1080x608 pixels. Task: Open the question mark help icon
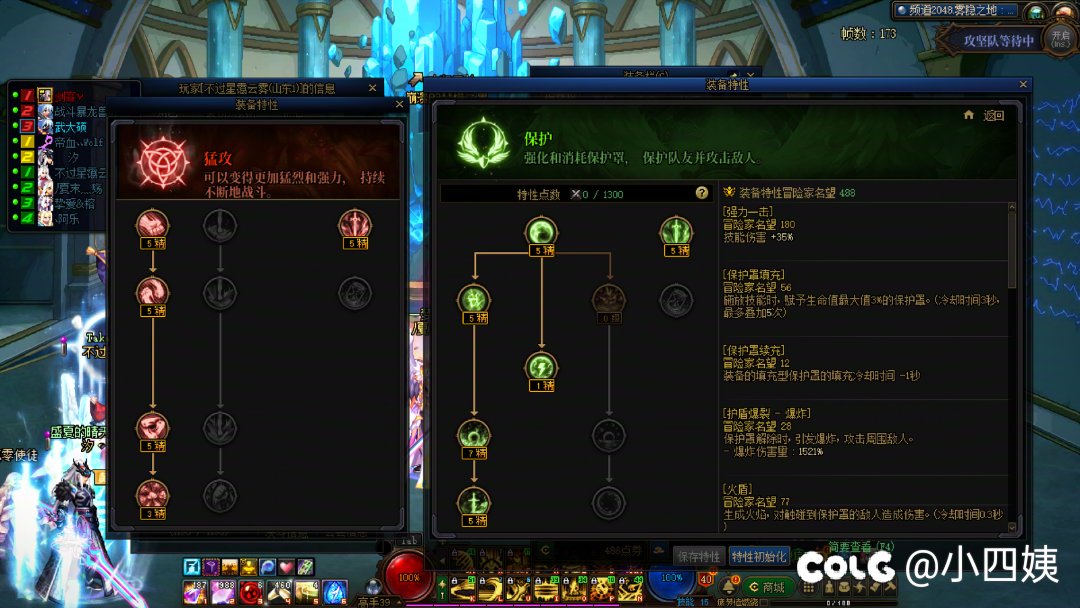[x=702, y=193]
